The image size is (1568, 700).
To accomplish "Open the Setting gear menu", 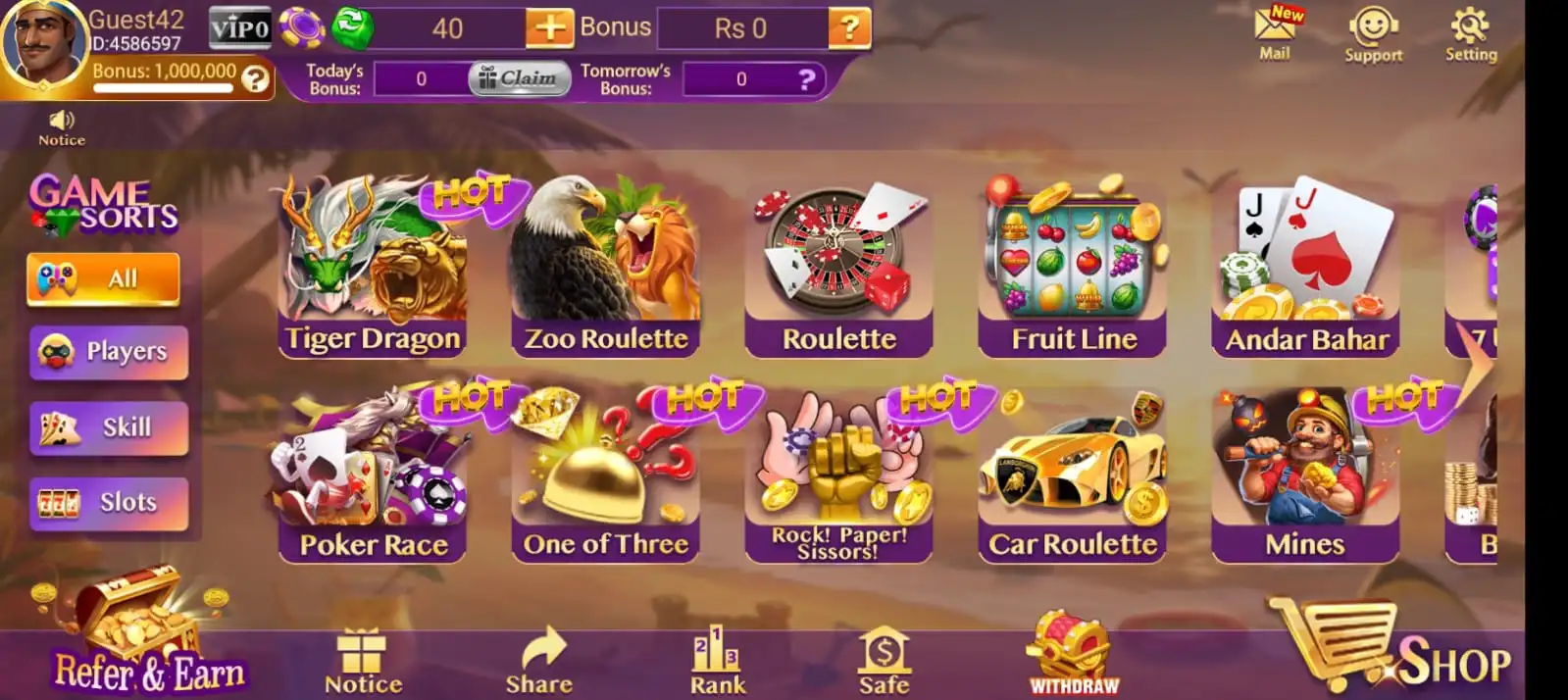I will (1471, 32).
